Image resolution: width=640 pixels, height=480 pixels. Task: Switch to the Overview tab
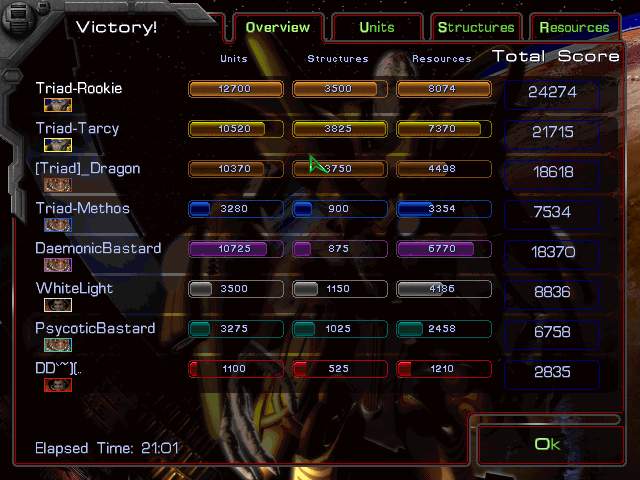tap(277, 28)
